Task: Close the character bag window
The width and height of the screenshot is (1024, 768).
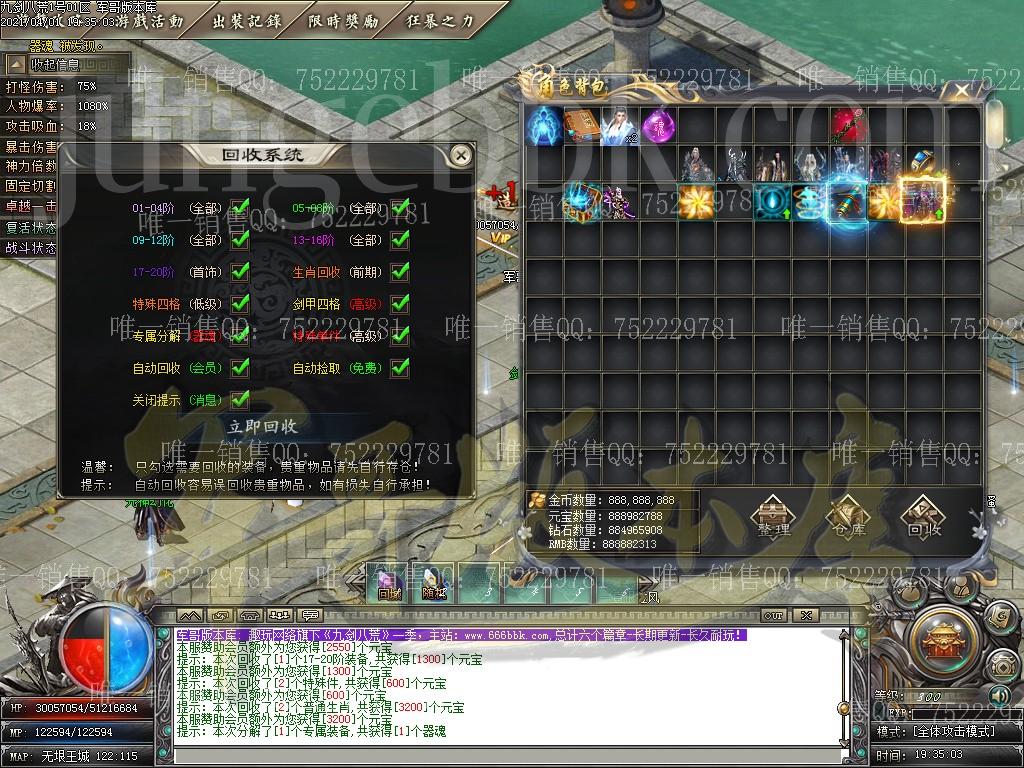Action: coord(962,91)
